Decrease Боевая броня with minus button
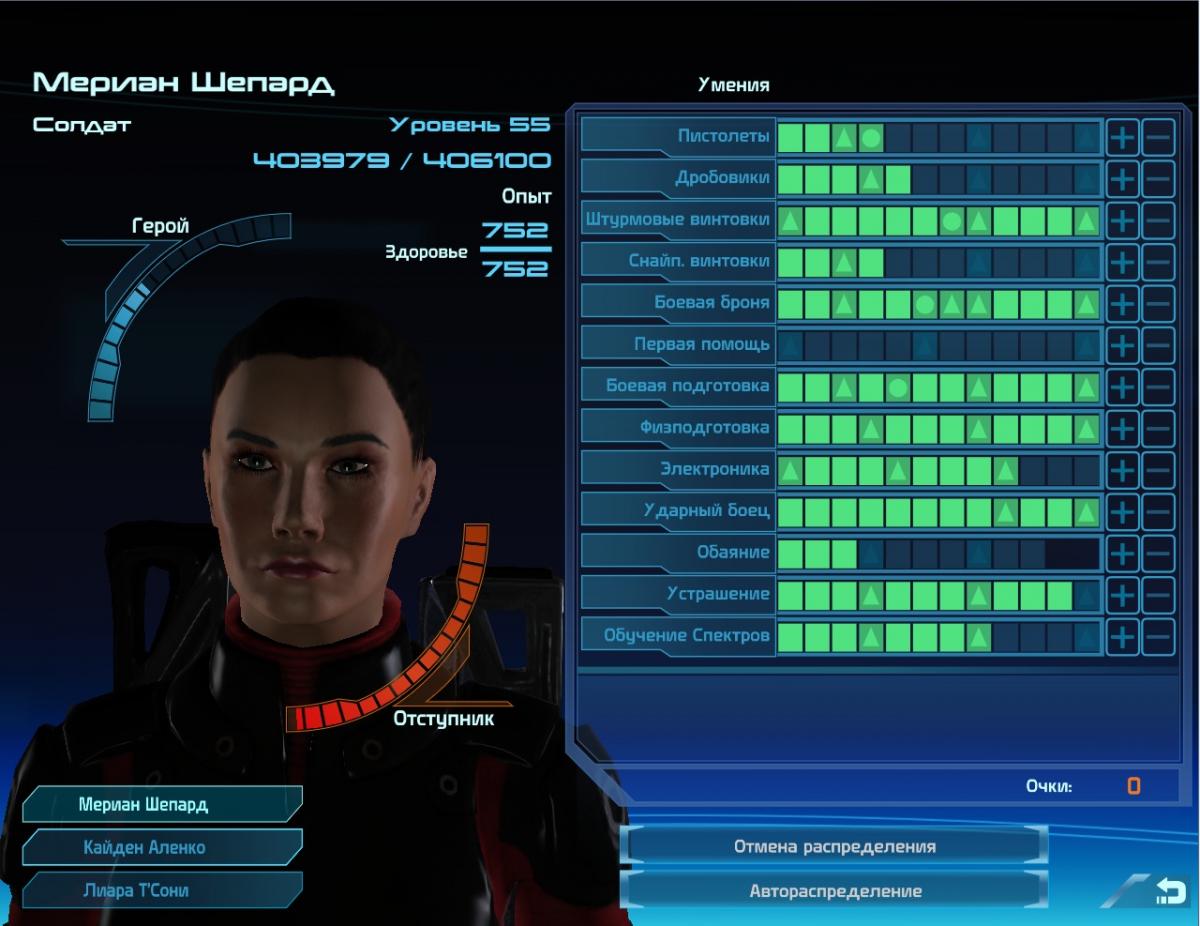The height and width of the screenshot is (926, 1200). point(1158,303)
